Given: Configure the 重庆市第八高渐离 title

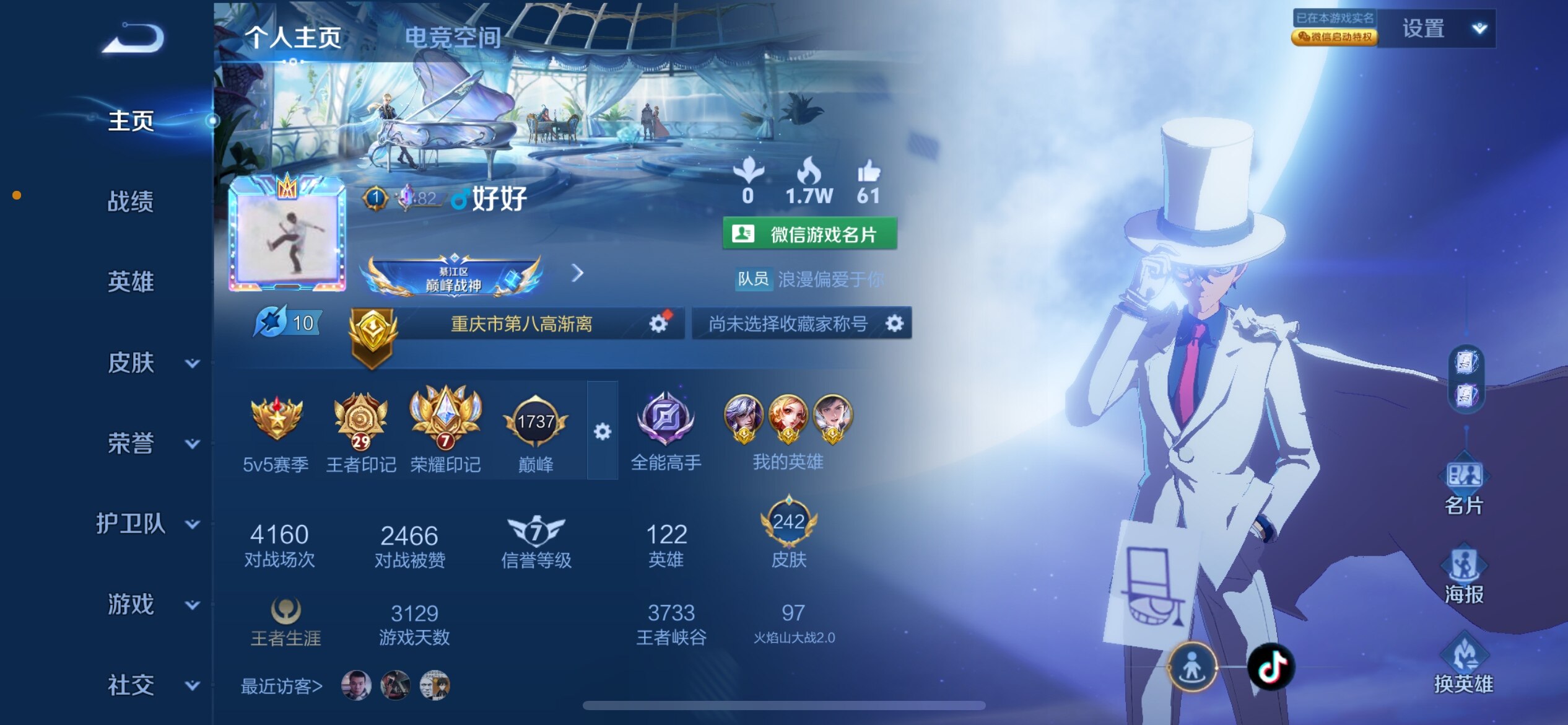Looking at the screenshot, I should pyautogui.click(x=658, y=323).
